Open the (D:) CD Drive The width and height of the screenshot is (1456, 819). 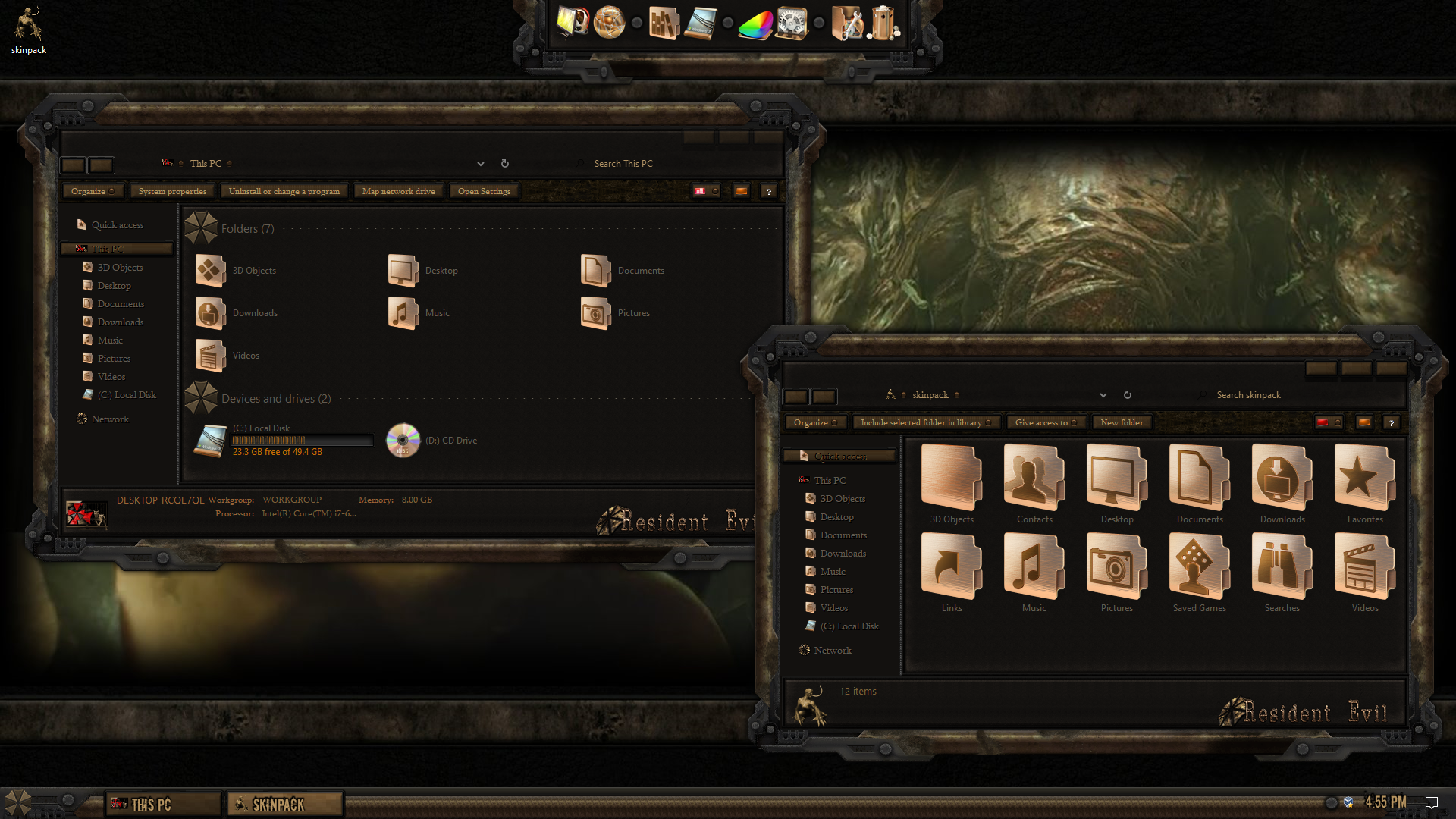click(x=432, y=440)
